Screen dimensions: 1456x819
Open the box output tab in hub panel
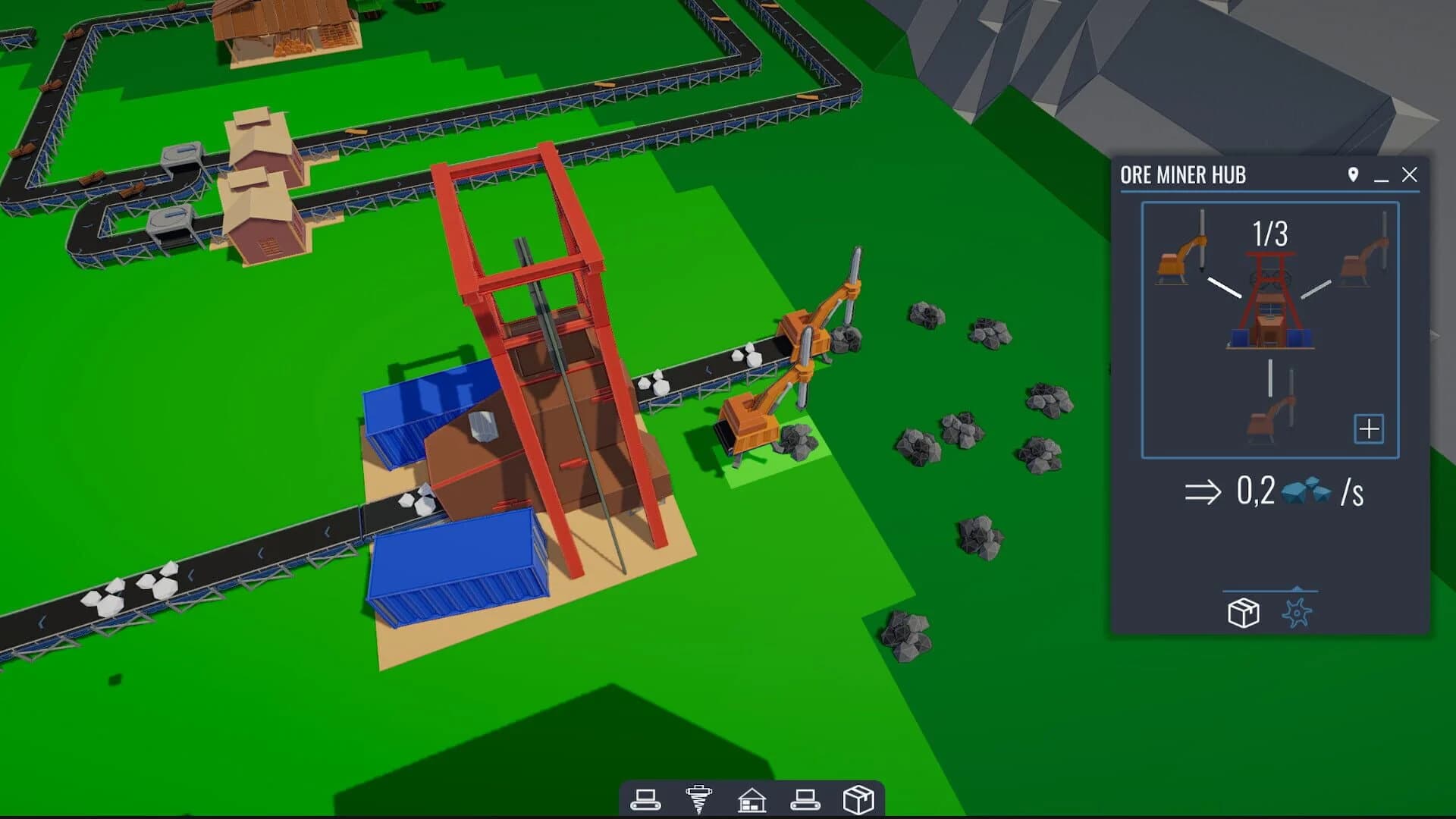tap(1244, 613)
